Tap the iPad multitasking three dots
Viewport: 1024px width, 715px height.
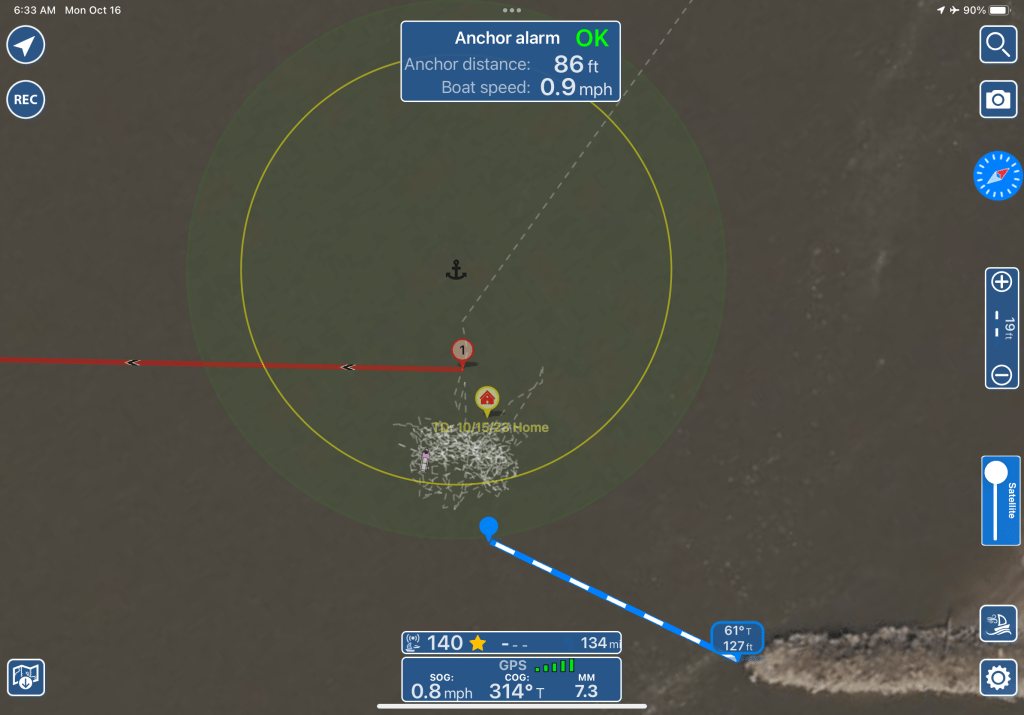tap(512, 9)
